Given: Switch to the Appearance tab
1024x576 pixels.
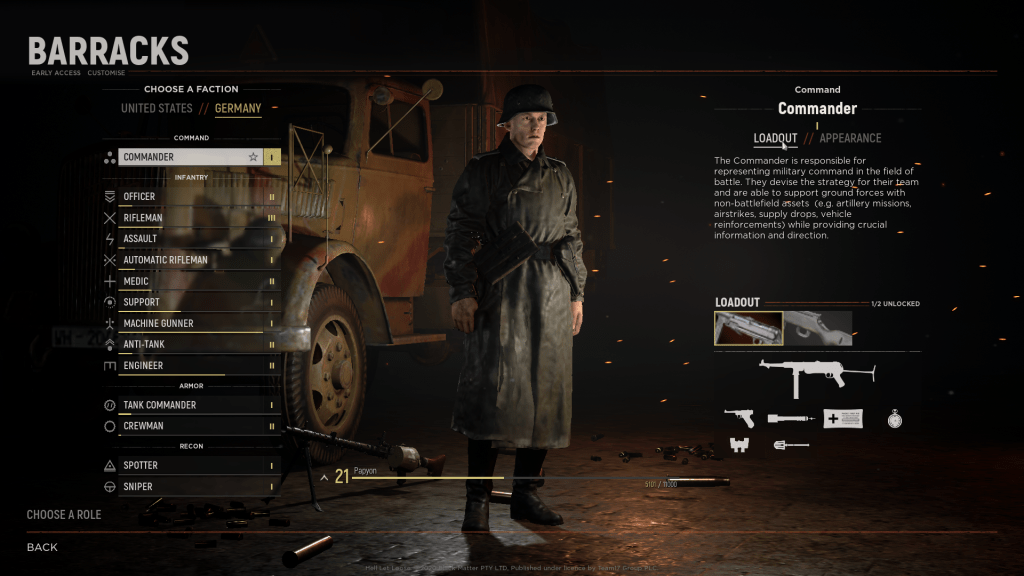Looking at the screenshot, I should [x=850, y=138].
